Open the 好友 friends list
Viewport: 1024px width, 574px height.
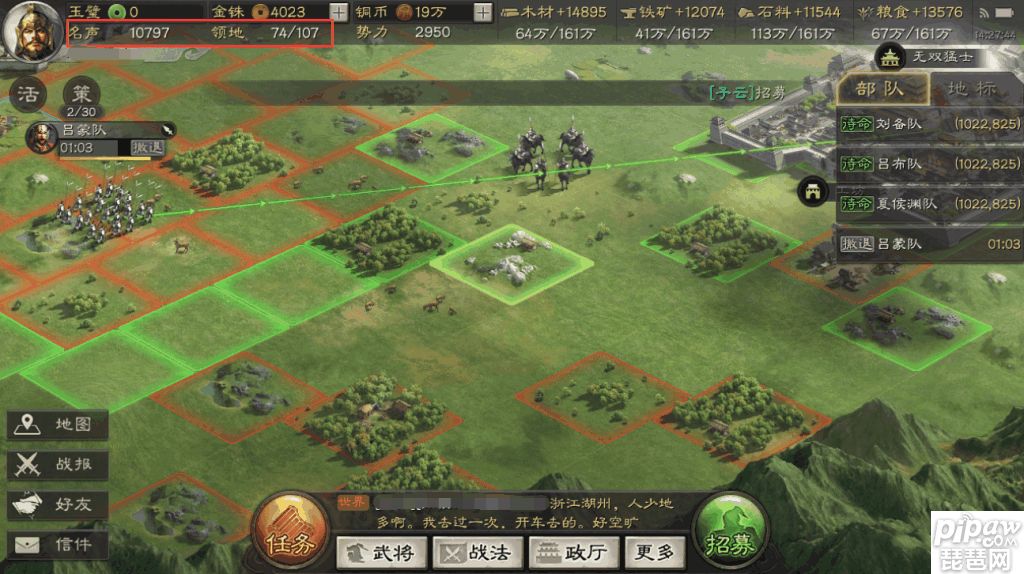[x=58, y=505]
